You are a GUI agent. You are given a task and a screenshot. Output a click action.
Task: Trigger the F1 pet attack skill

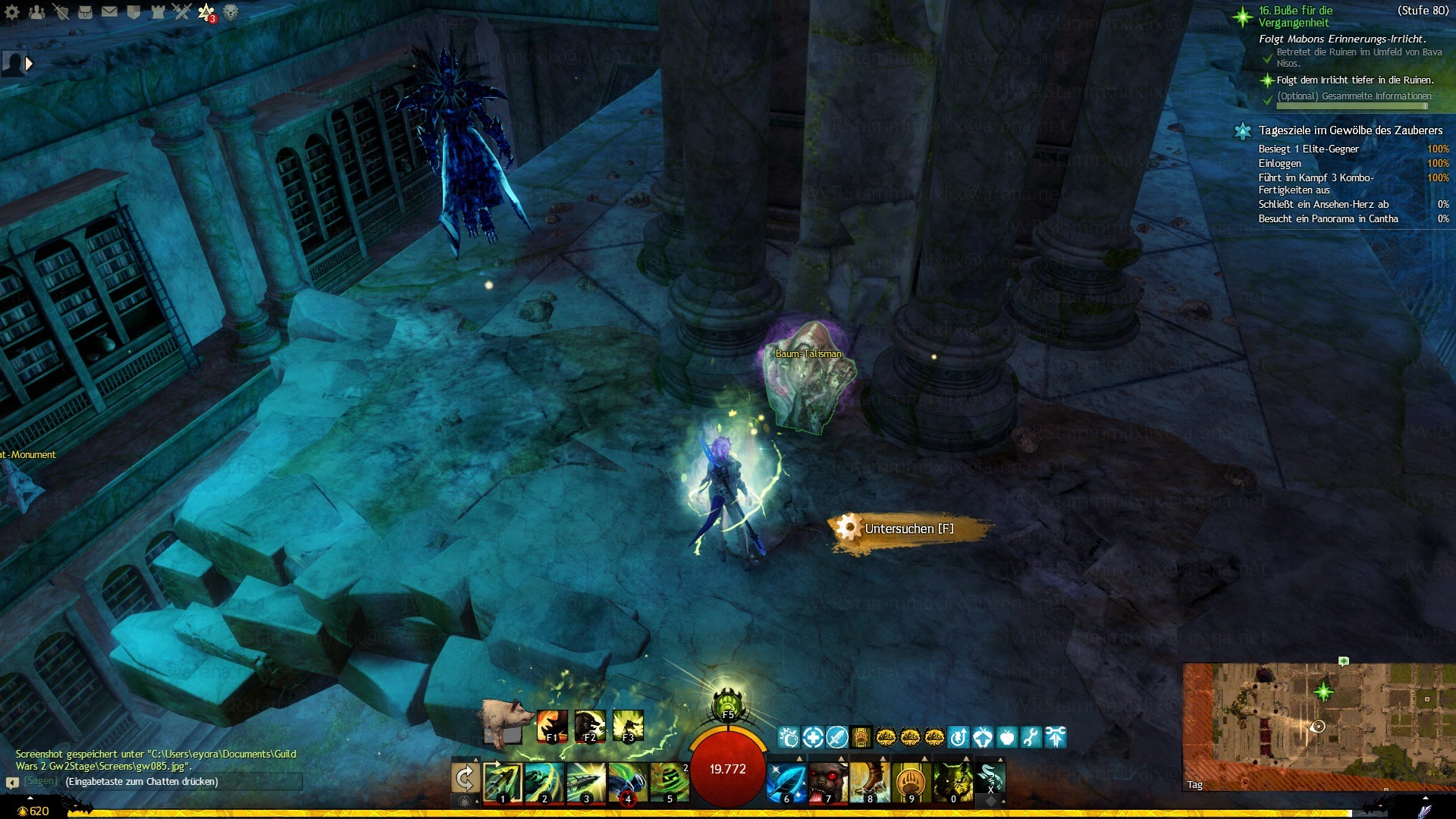pos(551,726)
